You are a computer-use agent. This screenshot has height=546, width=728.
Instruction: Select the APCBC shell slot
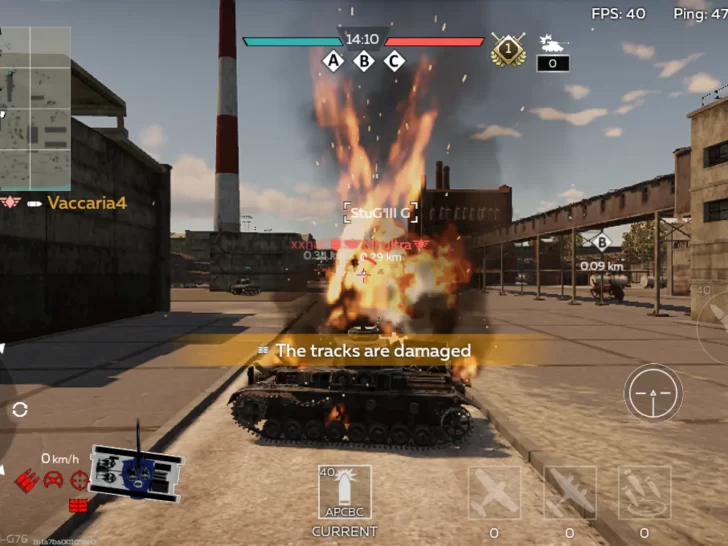click(x=345, y=492)
